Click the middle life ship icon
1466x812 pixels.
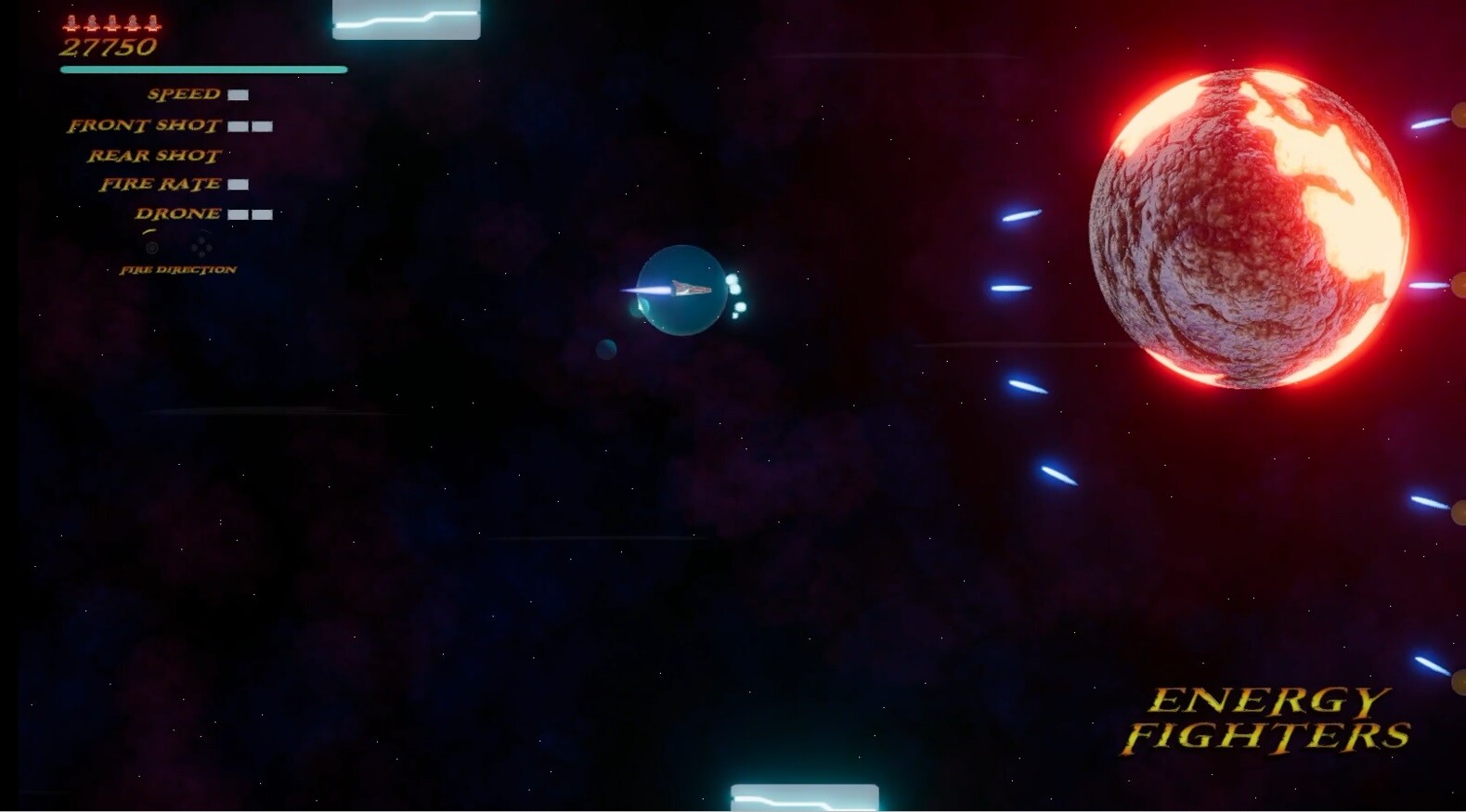[x=110, y=24]
